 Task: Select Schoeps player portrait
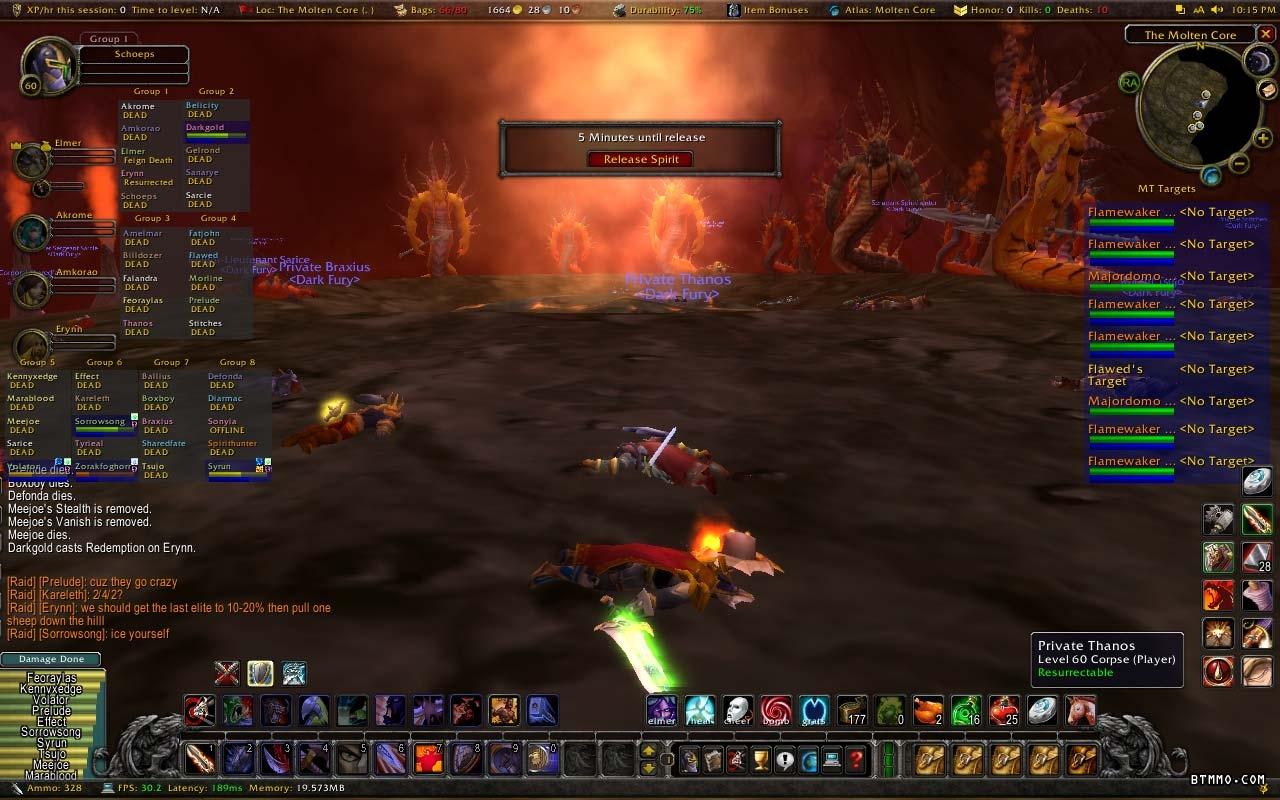click(x=44, y=66)
